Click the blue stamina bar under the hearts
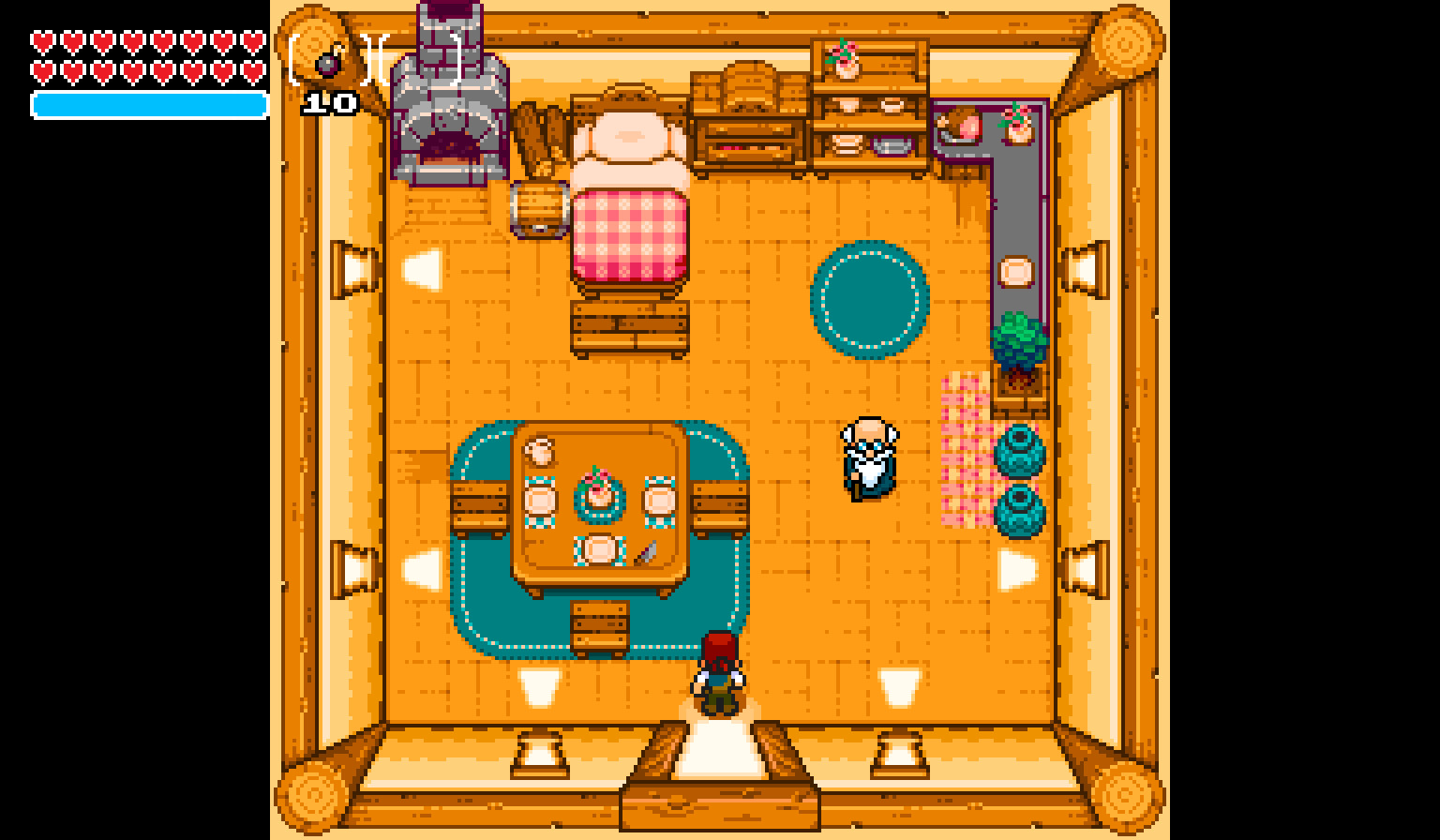1440x840 pixels. (x=145, y=104)
